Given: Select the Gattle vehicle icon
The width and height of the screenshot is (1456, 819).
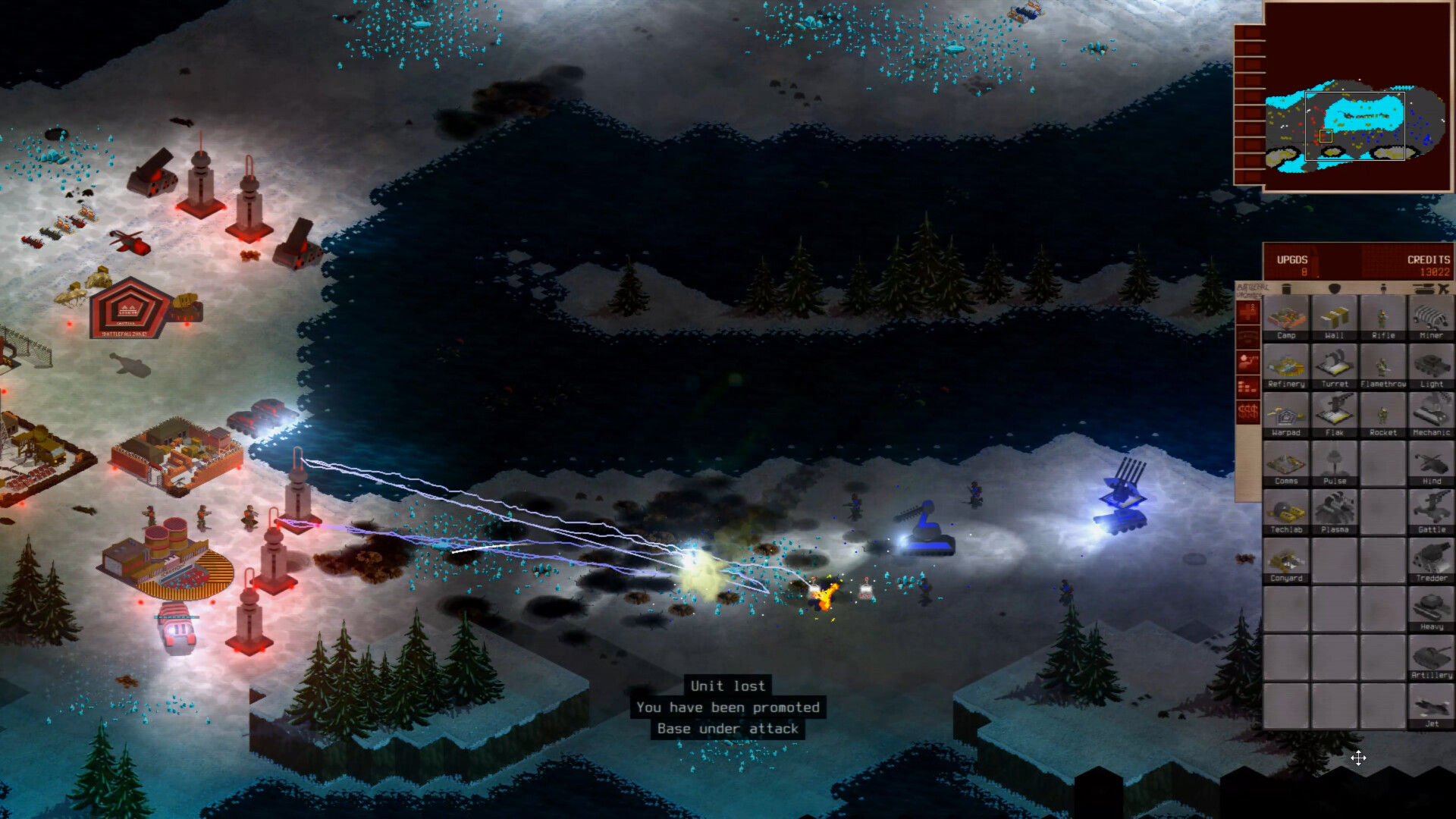Looking at the screenshot, I should pyautogui.click(x=1431, y=512).
